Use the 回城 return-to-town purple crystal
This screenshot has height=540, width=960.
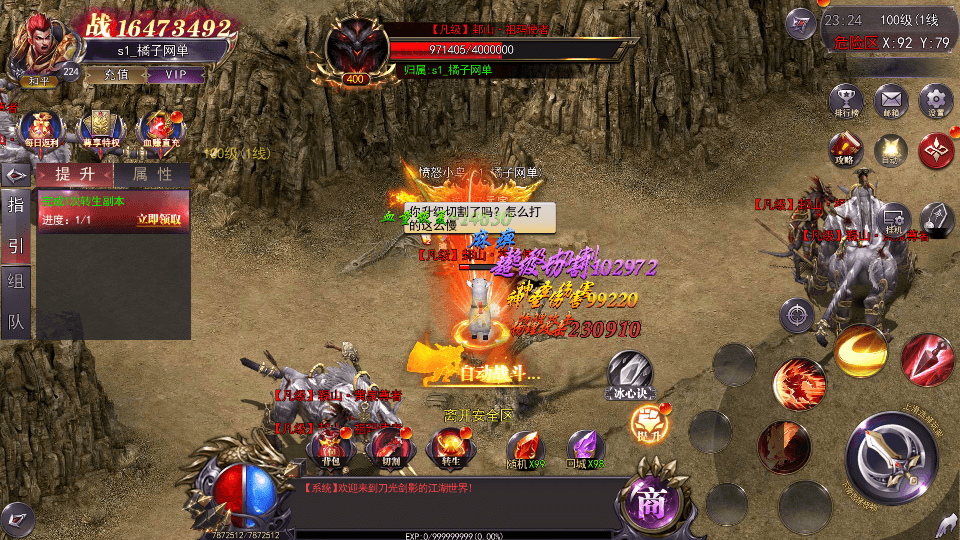click(586, 449)
